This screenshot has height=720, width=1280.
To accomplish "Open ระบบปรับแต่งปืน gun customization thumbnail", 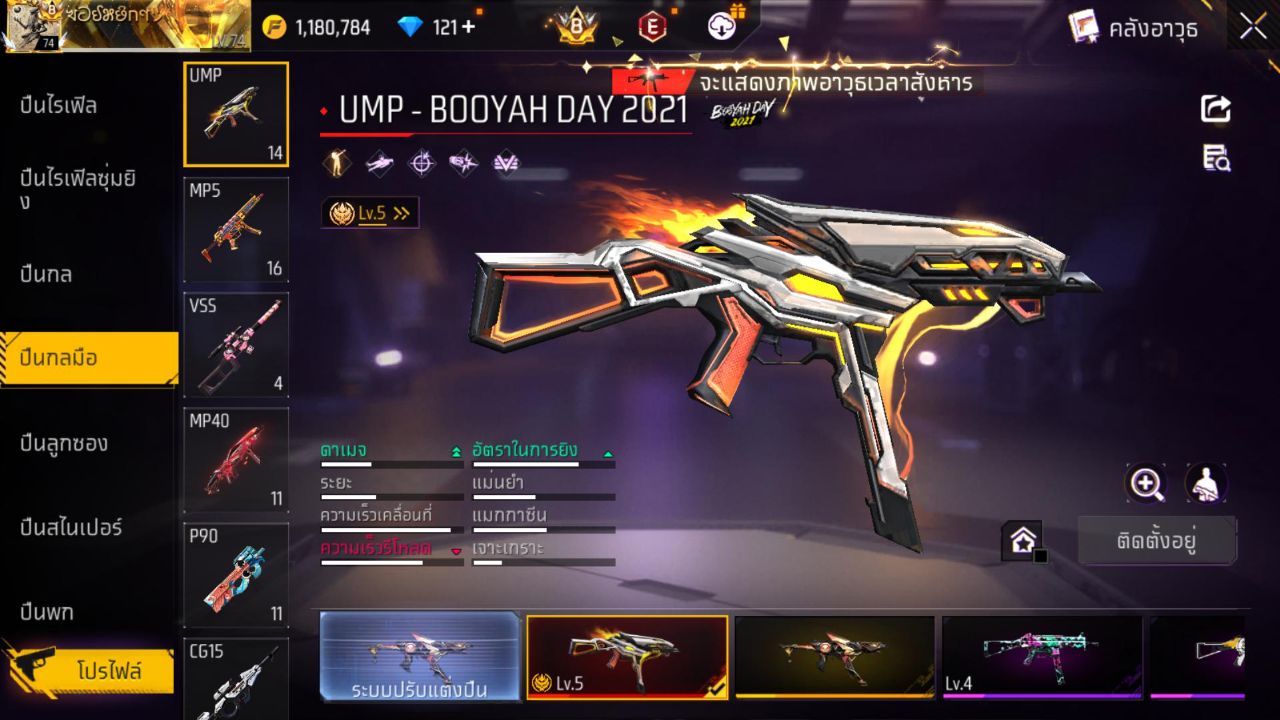I will pos(420,657).
